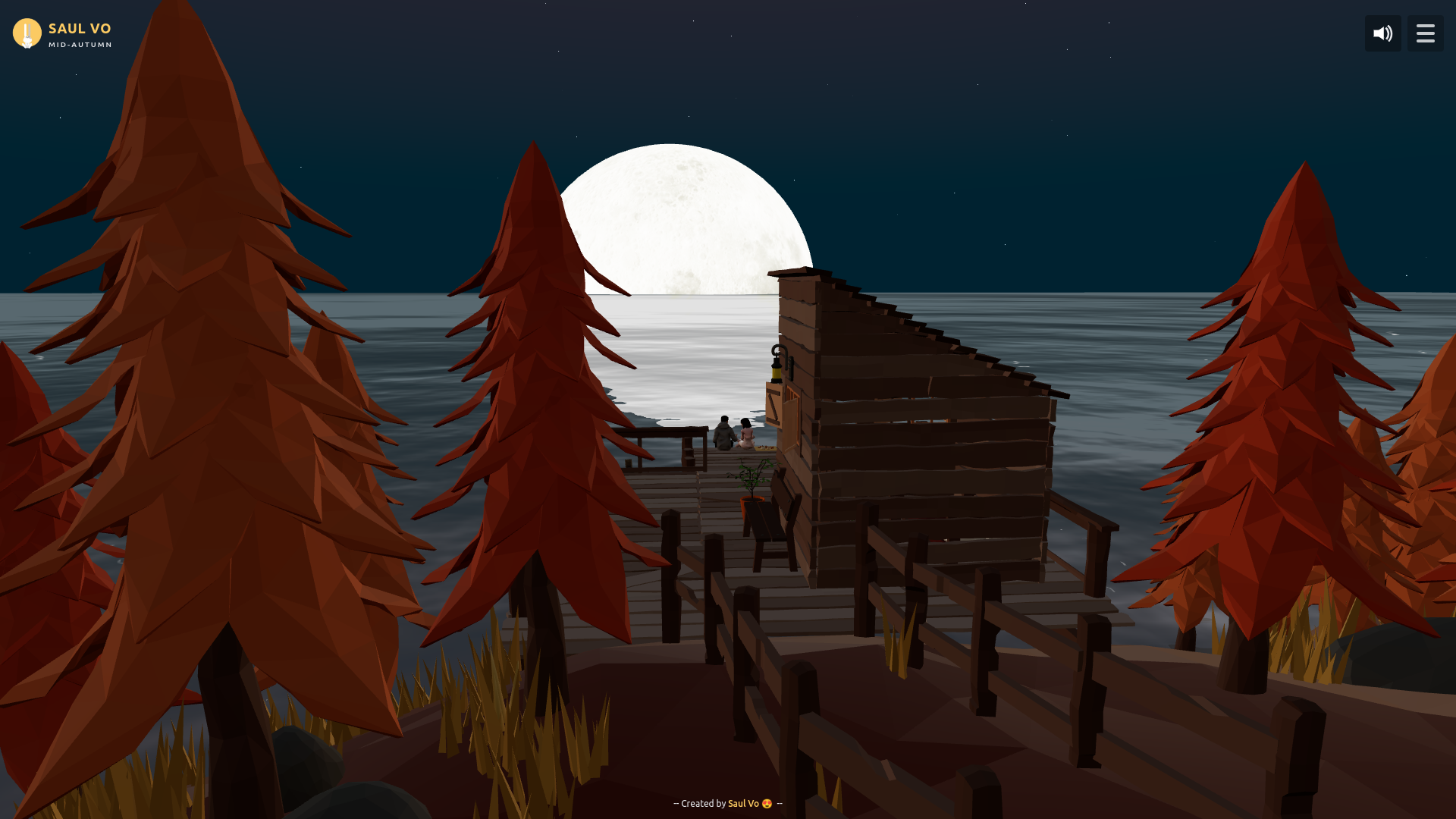Viewport: 1456px width, 819px height.
Task: Open the hamburger navigation menu
Action: click(x=1425, y=33)
